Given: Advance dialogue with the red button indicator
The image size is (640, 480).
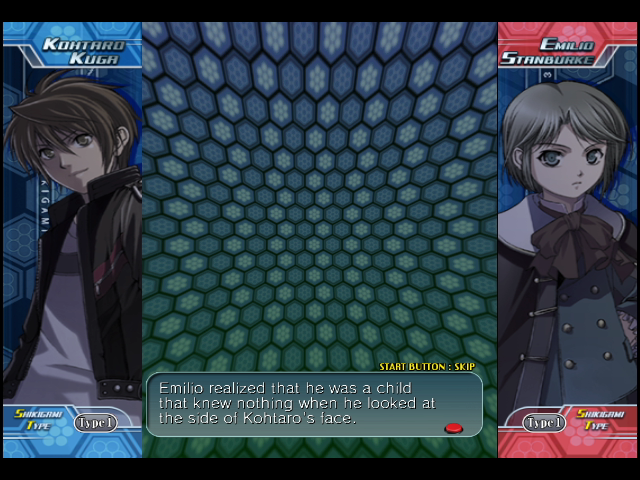Looking at the screenshot, I should [453, 428].
